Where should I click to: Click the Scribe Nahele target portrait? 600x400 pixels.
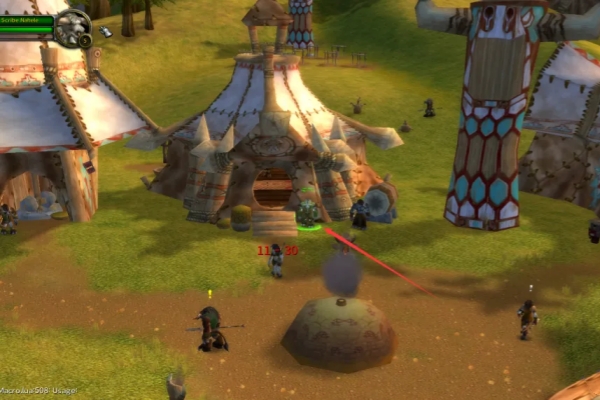(72, 26)
